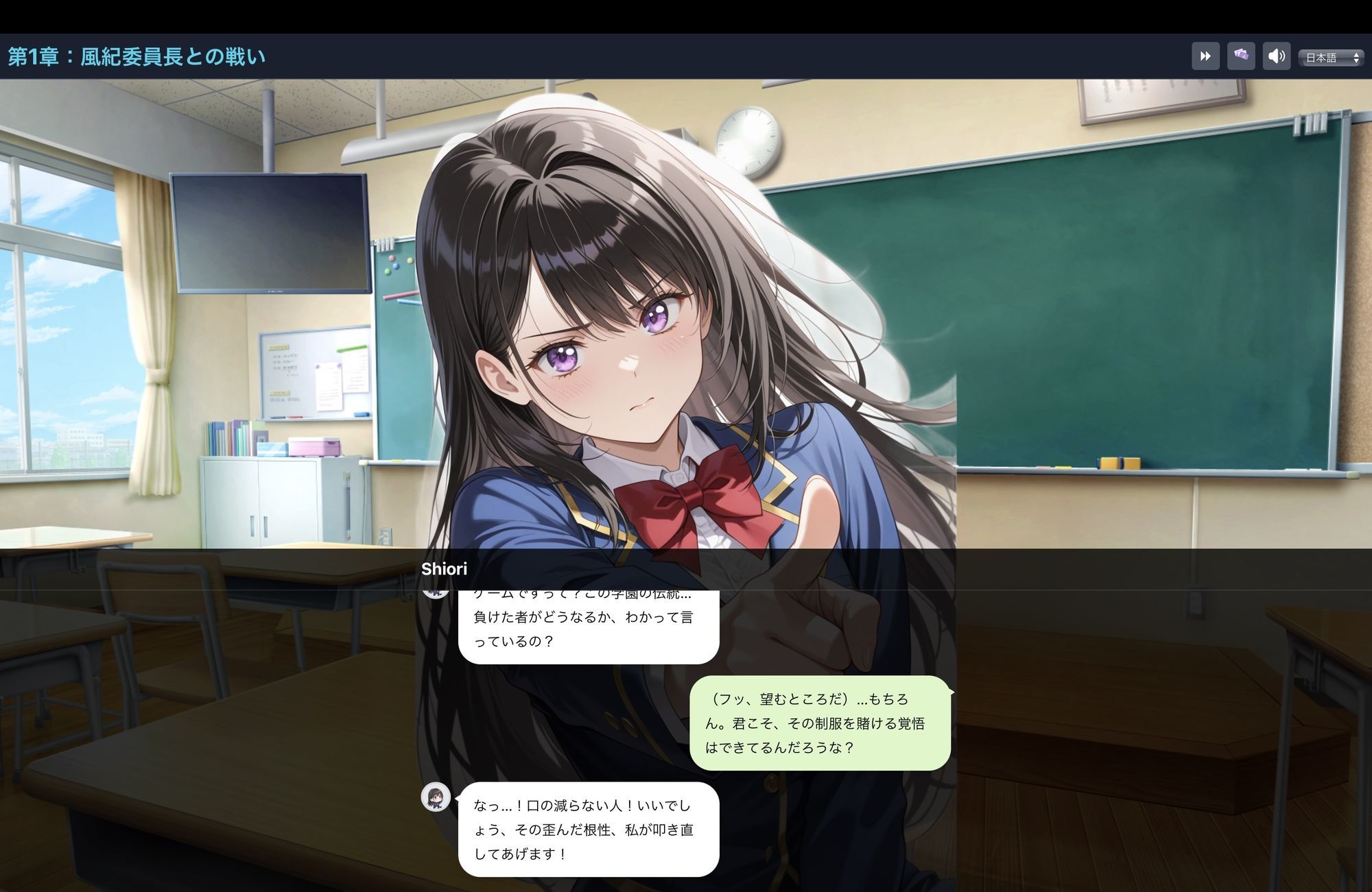Toggle the speaker sound button

click(1277, 56)
